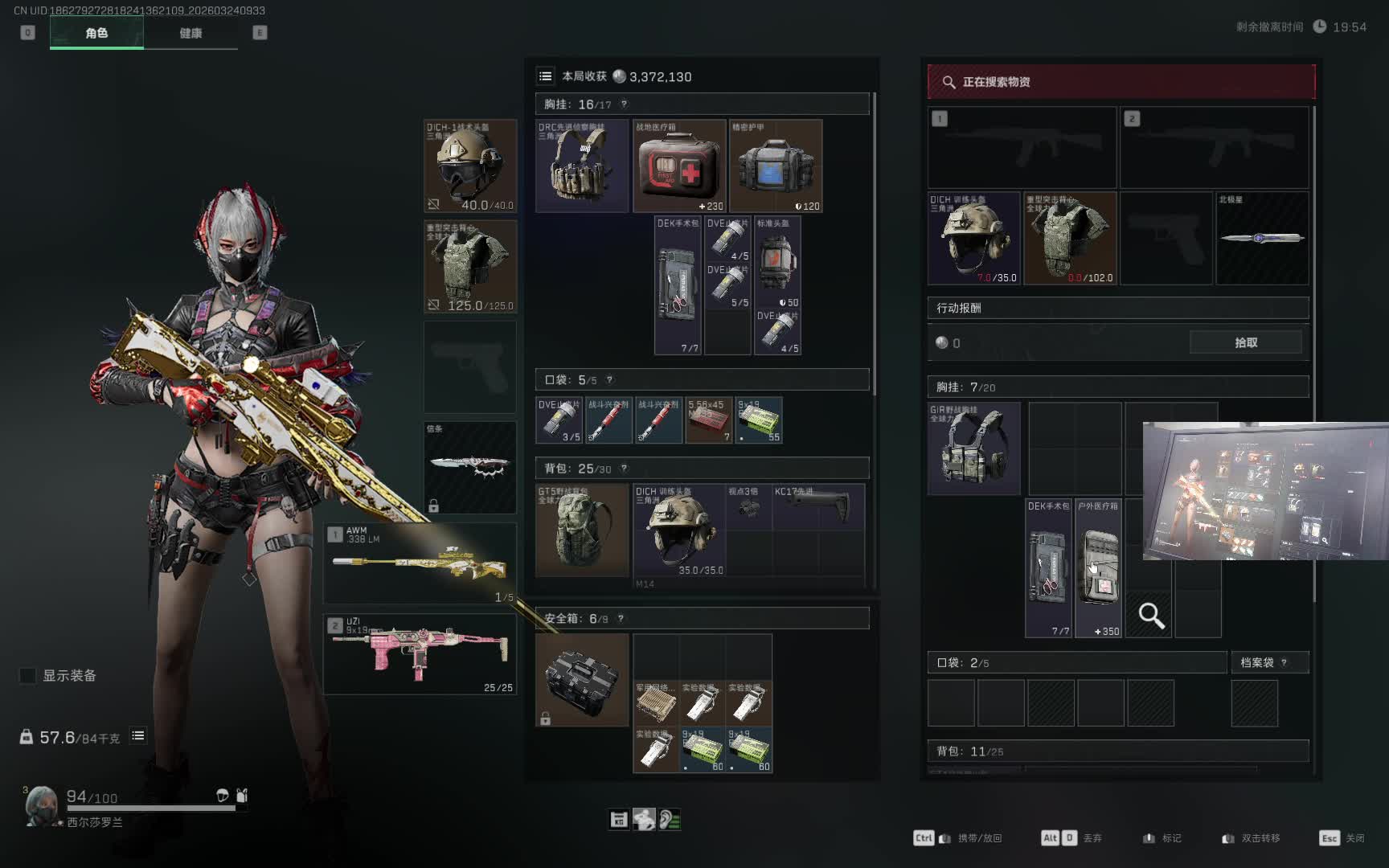Select the GT5 backpack icon

coord(582,530)
